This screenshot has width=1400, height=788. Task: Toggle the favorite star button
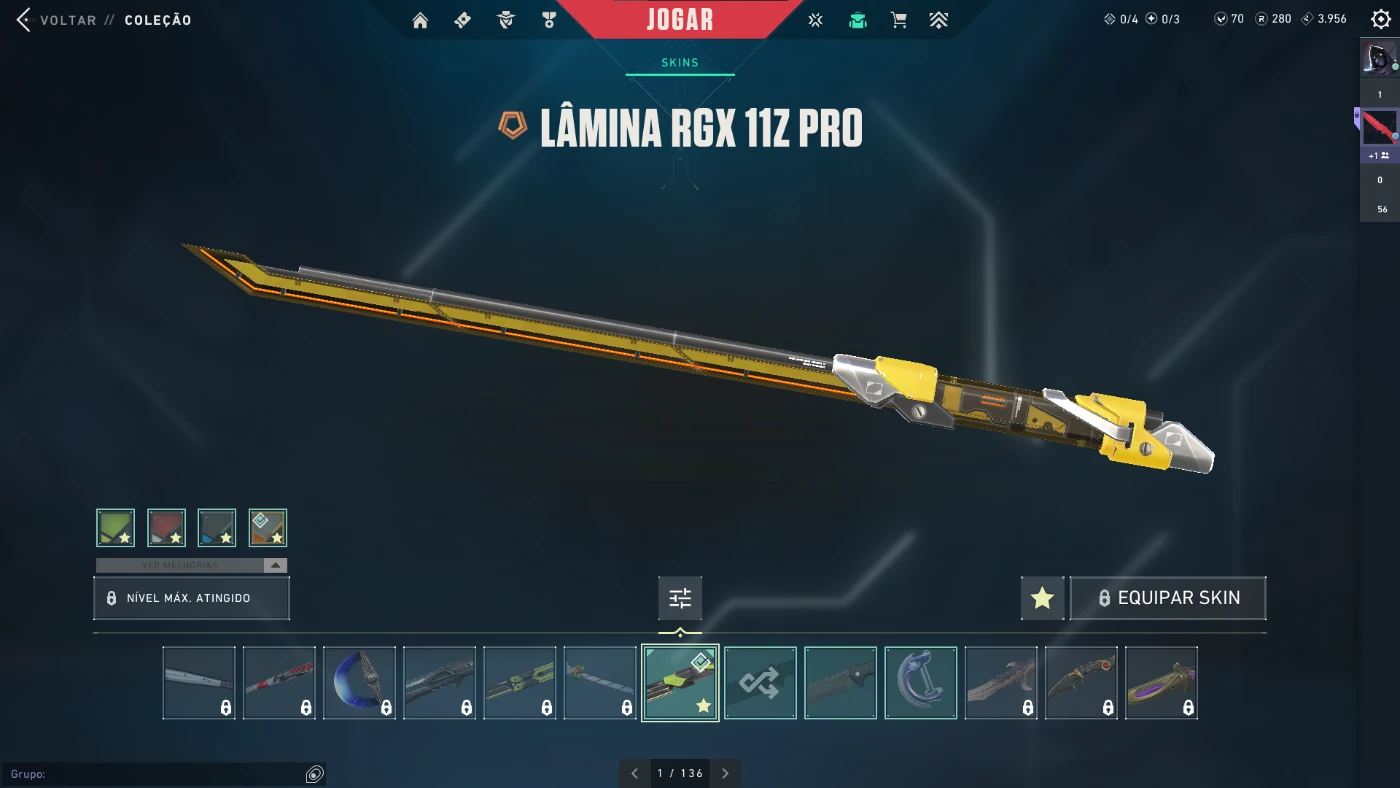[x=1042, y=598]
